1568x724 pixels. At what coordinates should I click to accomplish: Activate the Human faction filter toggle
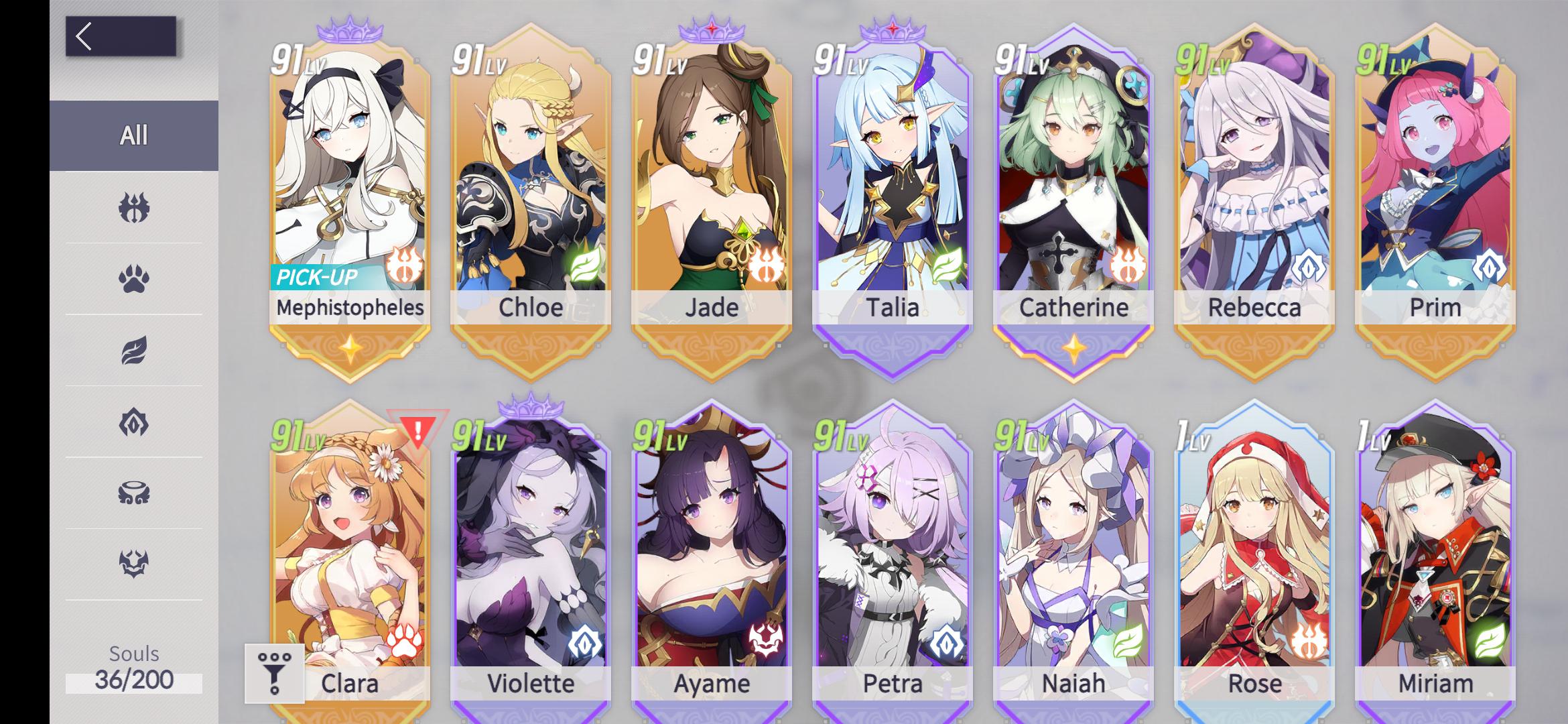point(133,208)
